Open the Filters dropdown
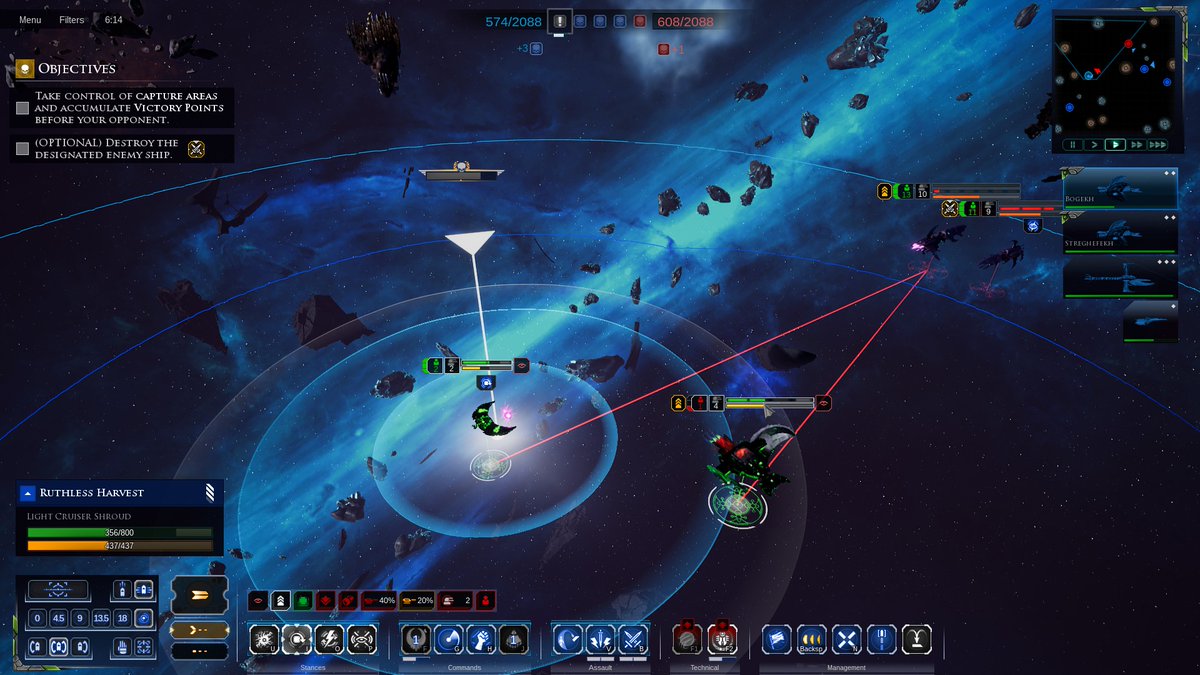This screenshot has width=1200, height=675. coord(71,20)
